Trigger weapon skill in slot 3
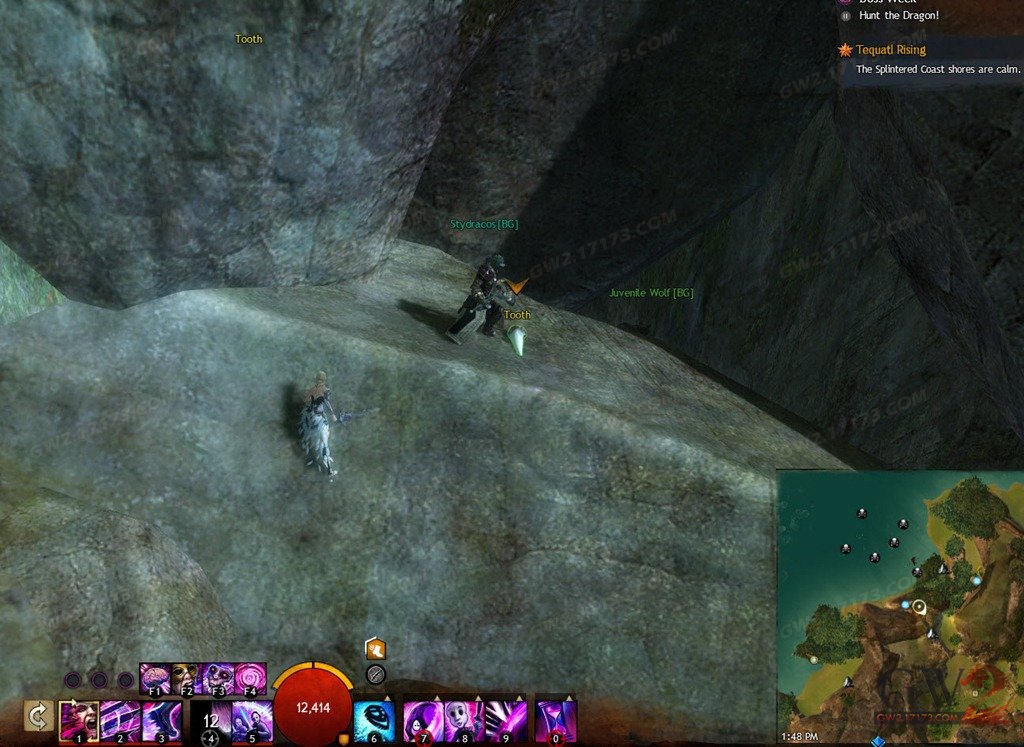Viewport: 1024px width, 747px height. tap(161, 720)
